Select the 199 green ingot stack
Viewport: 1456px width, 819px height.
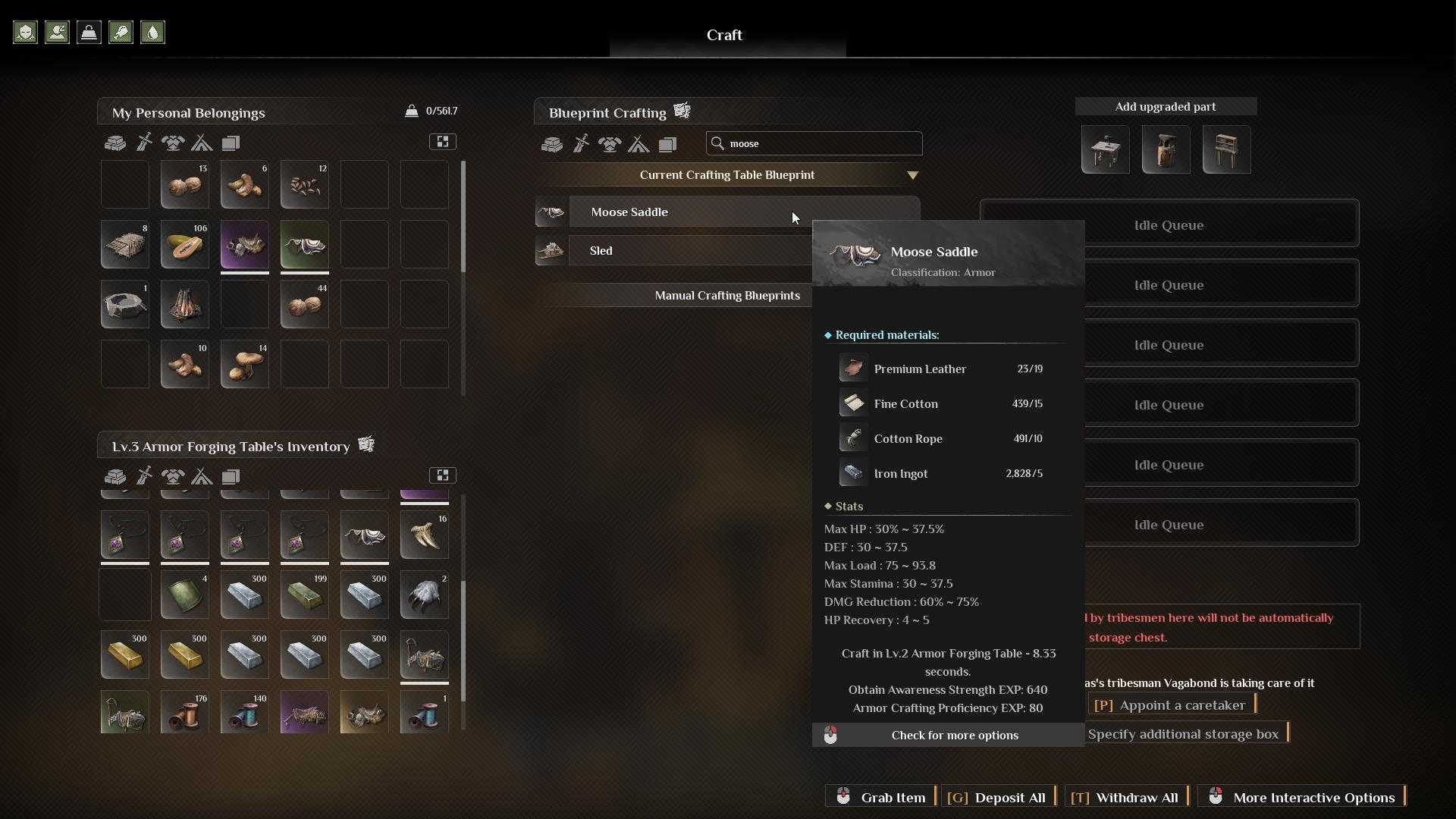[x=304, y=595]
